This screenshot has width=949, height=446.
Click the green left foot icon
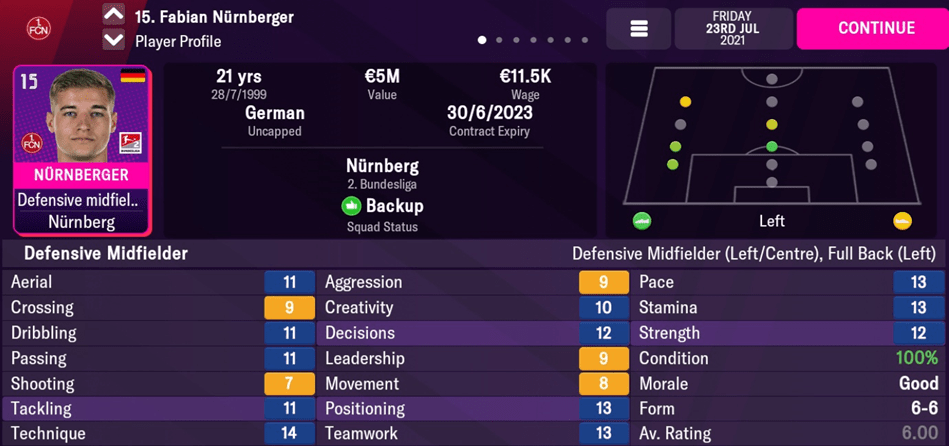tap(642, 221)
